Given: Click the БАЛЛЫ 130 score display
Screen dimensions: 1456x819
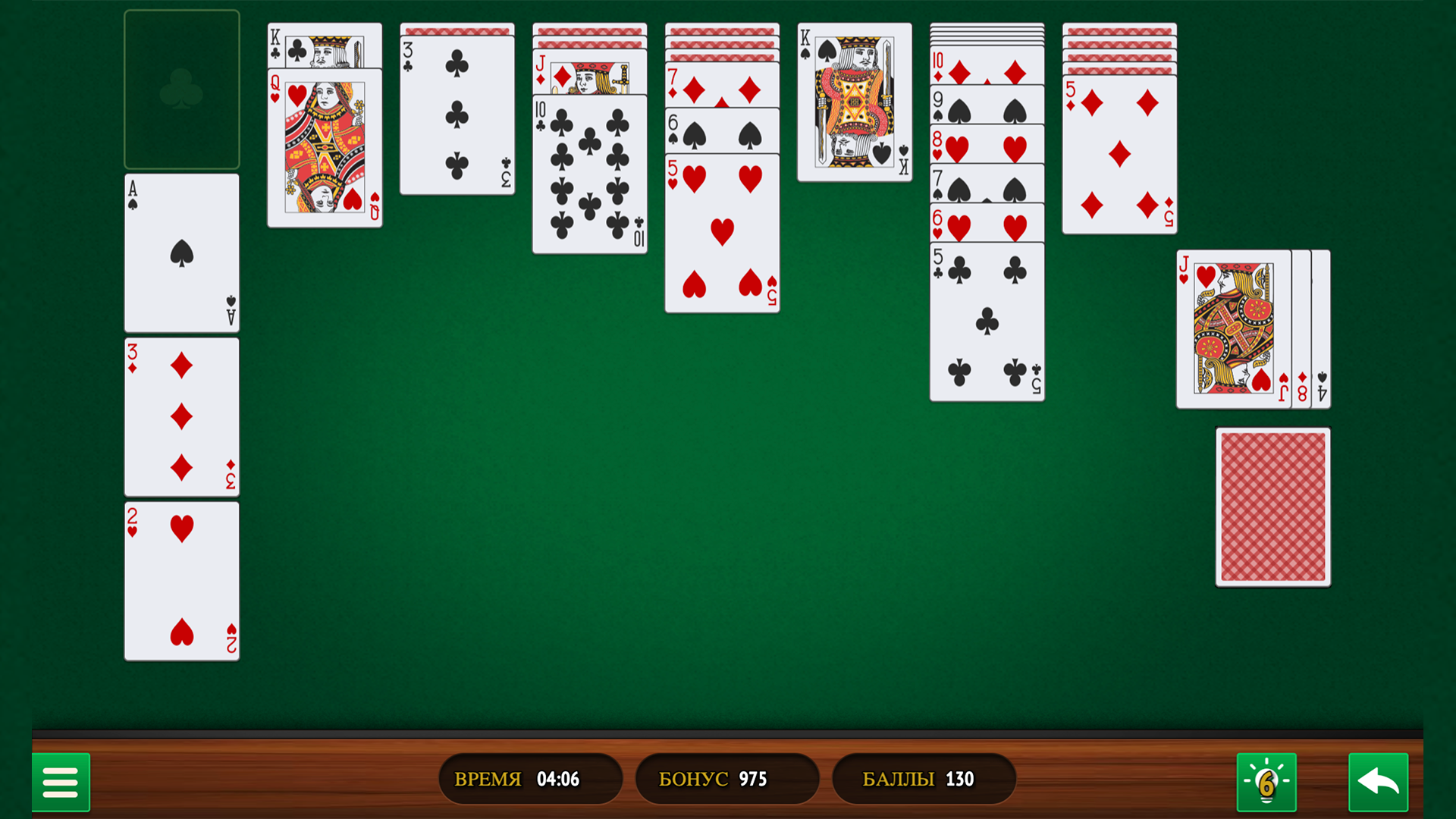Looking at the screenshot, I should point(923,778).
